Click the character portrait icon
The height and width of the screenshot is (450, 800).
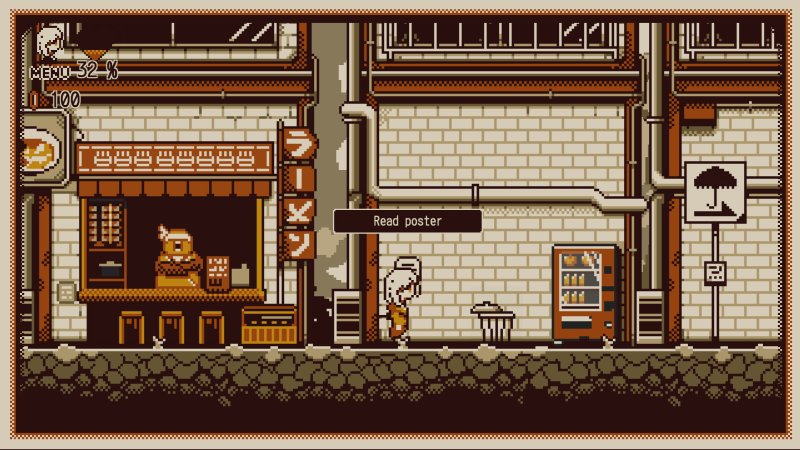pos(49,43)
